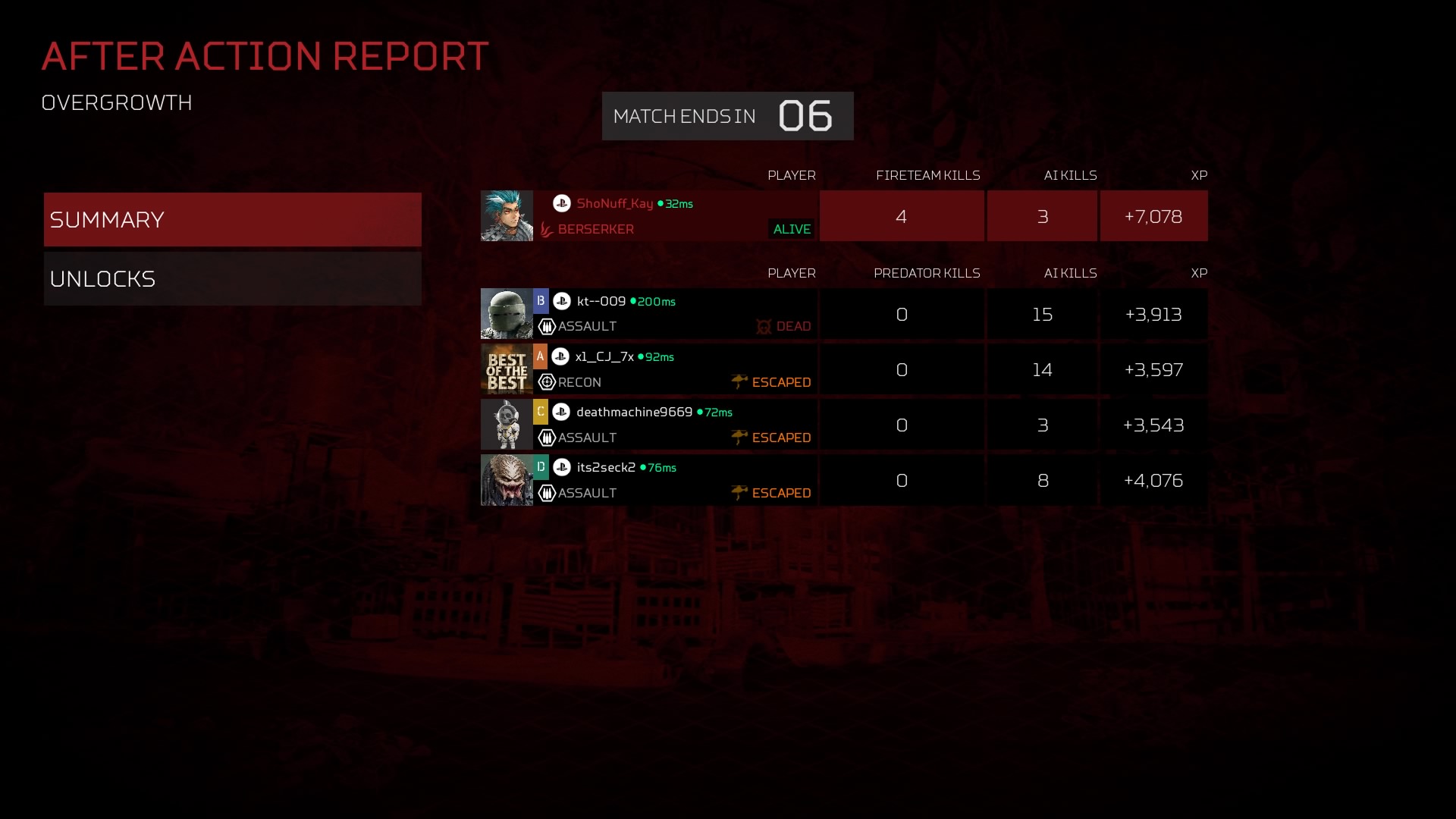Open the Best of the Best avatar
Image resolution: width=1456 pixels, height=819 pixels.
click(x=507, y=369)
